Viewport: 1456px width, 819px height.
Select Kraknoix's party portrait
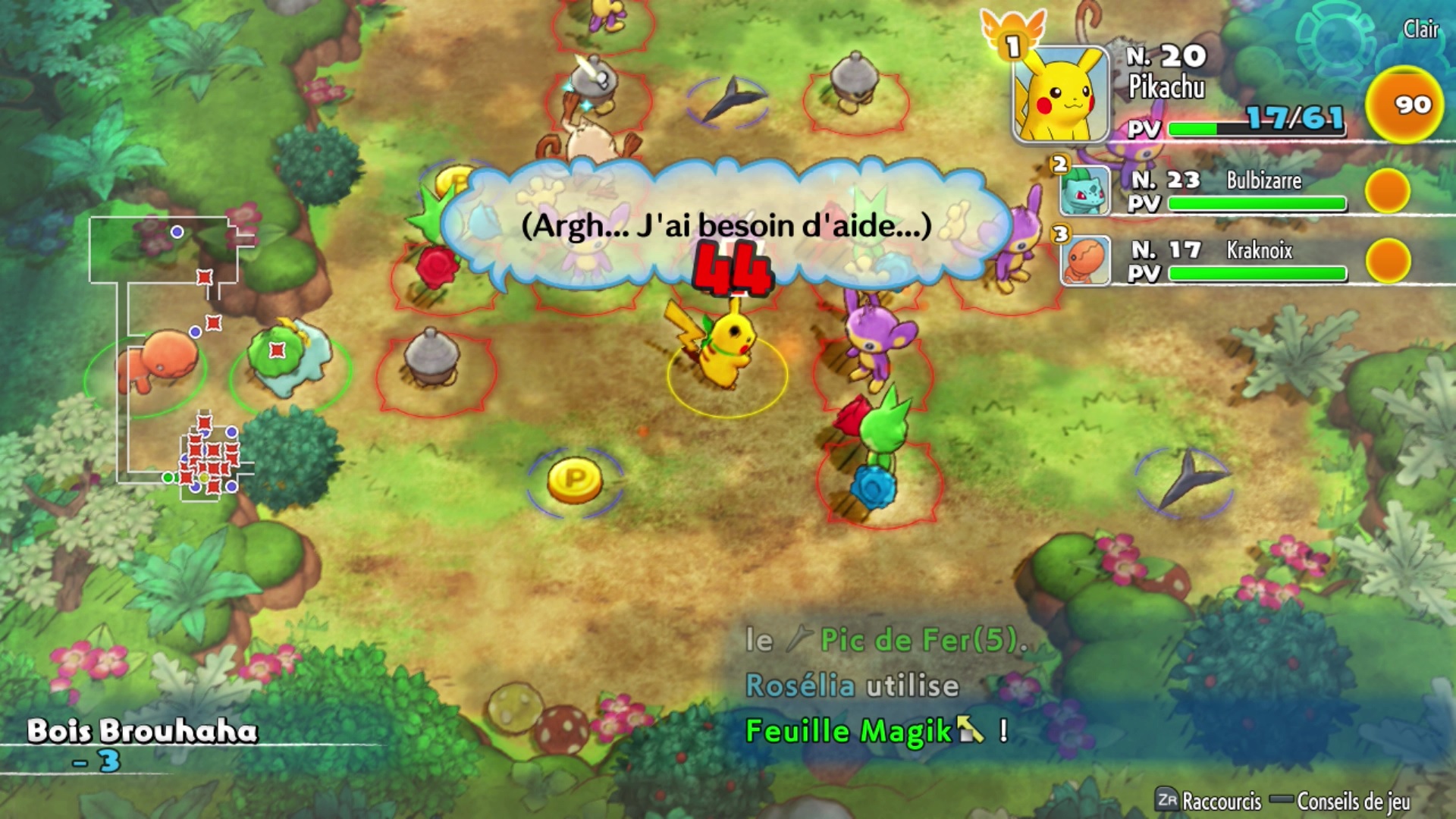(x=1085, y=260)
